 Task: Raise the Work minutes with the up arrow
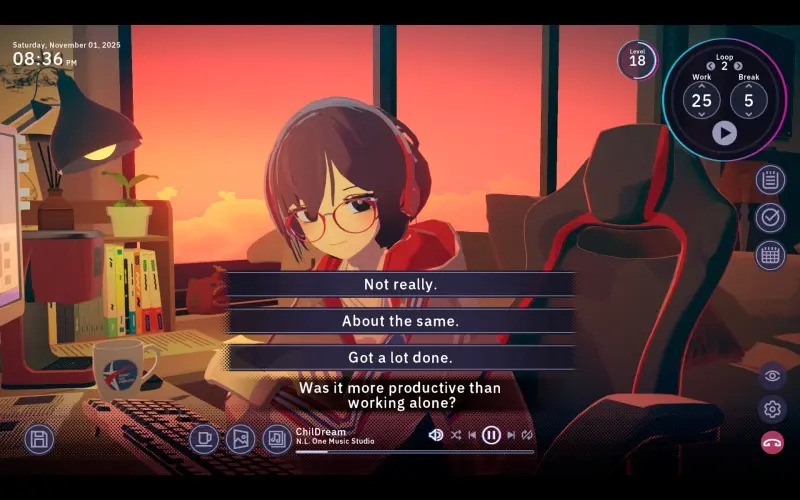[x=702, y=86]
